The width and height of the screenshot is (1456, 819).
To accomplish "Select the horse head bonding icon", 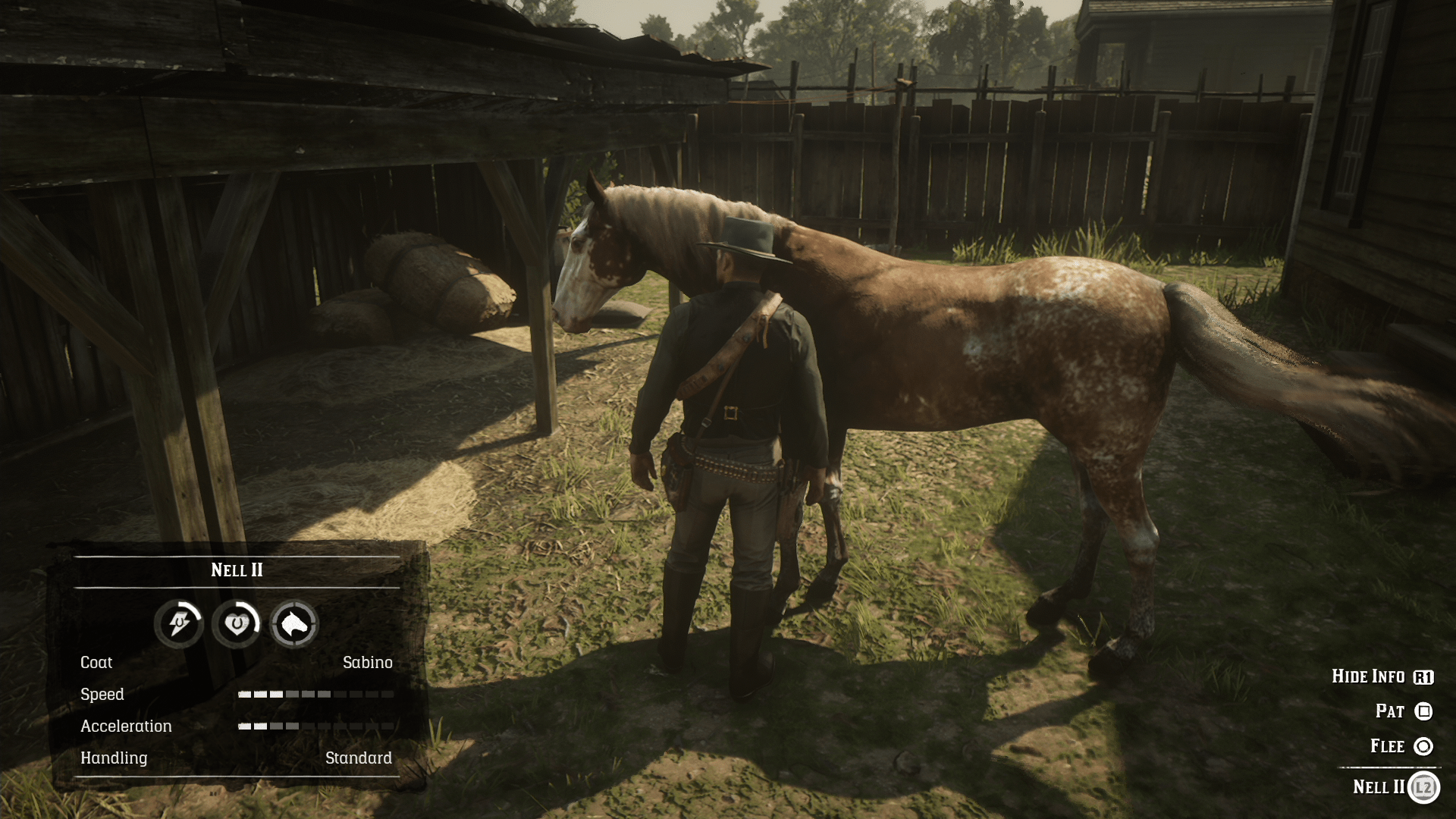I will coord(294,623).
